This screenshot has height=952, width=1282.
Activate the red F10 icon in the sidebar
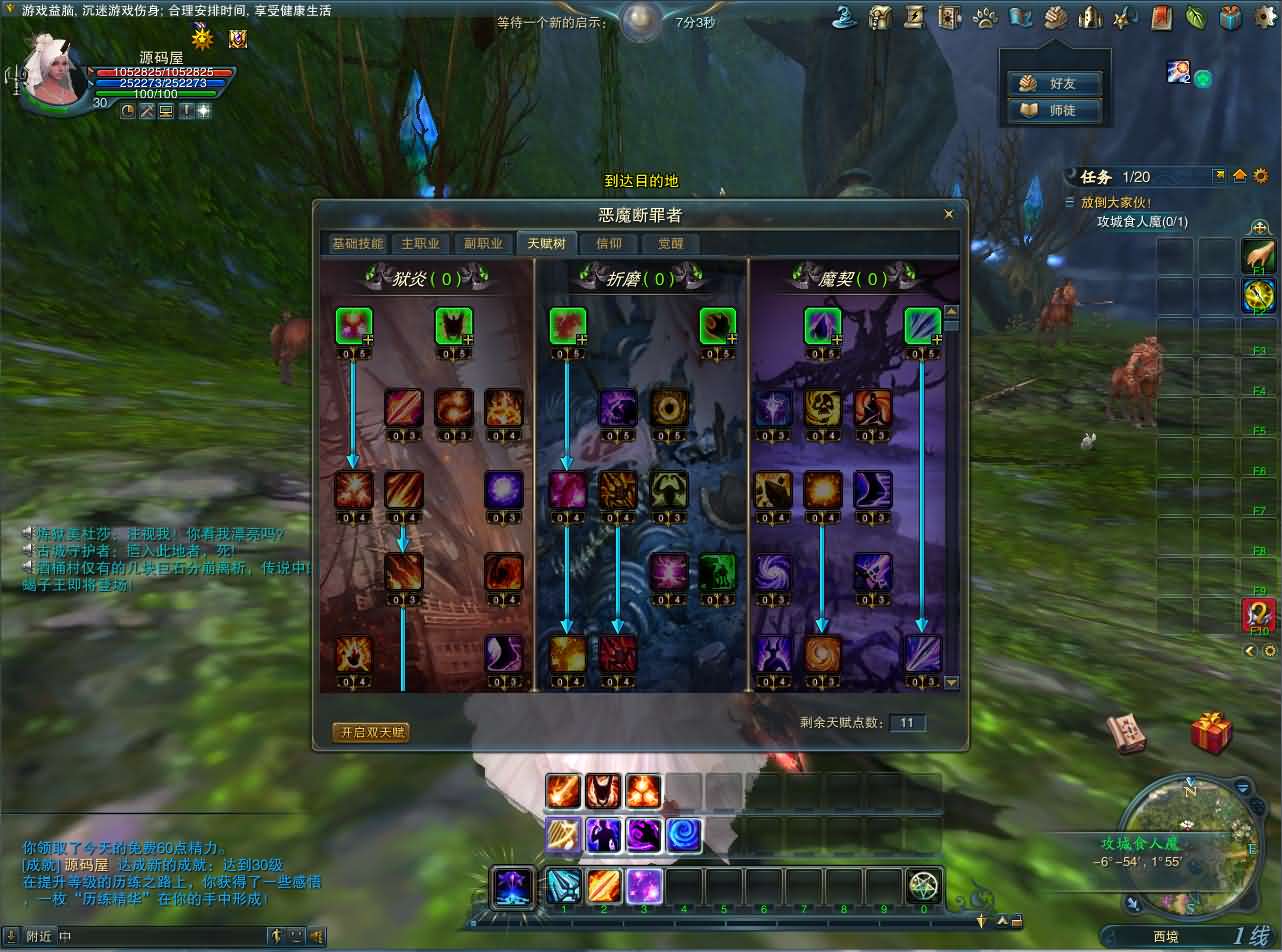(1259, 617)
